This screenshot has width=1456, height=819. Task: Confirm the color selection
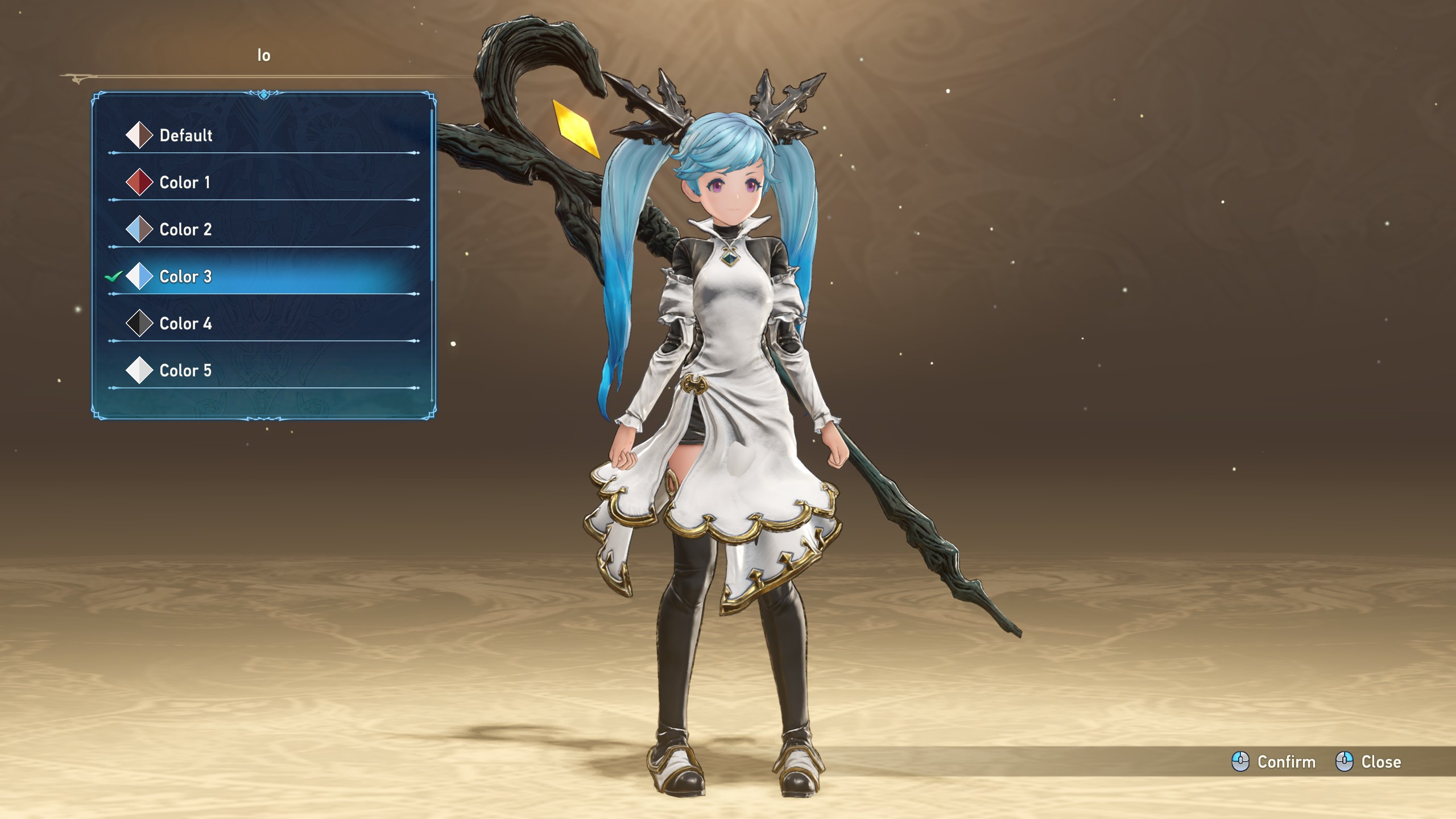click(x=1274, y=762)
